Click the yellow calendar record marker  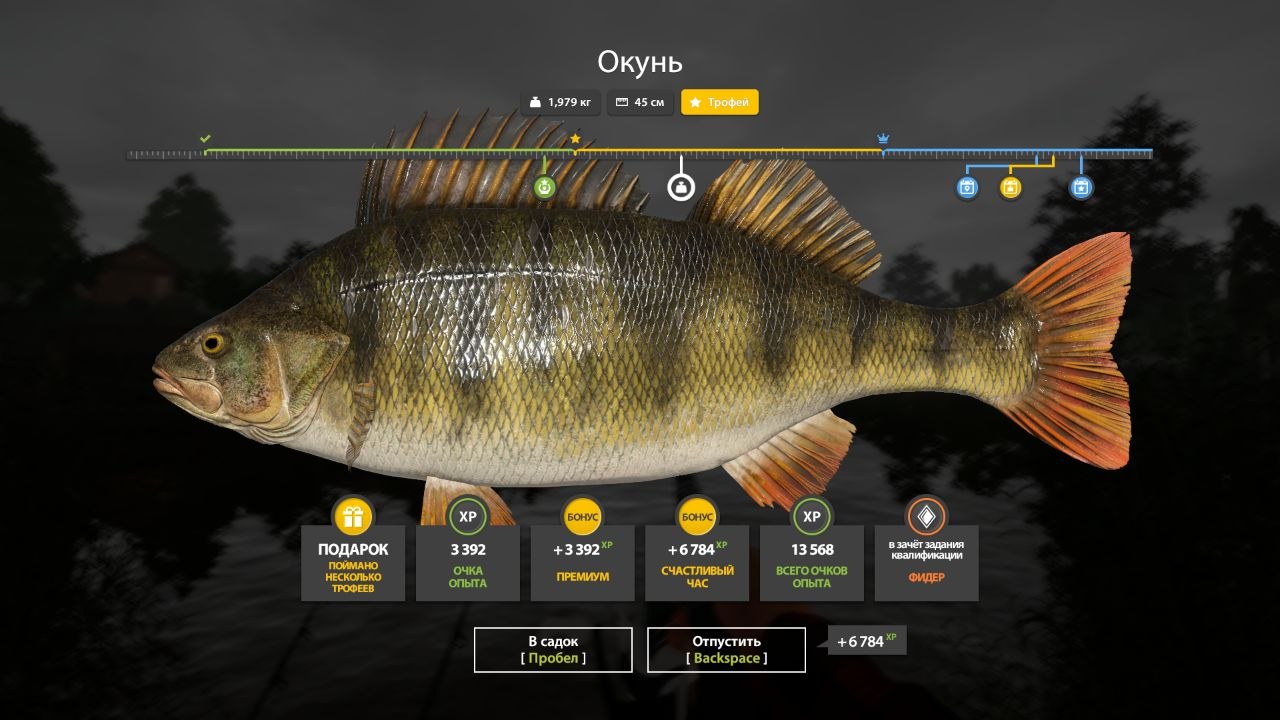[1011, 187]
